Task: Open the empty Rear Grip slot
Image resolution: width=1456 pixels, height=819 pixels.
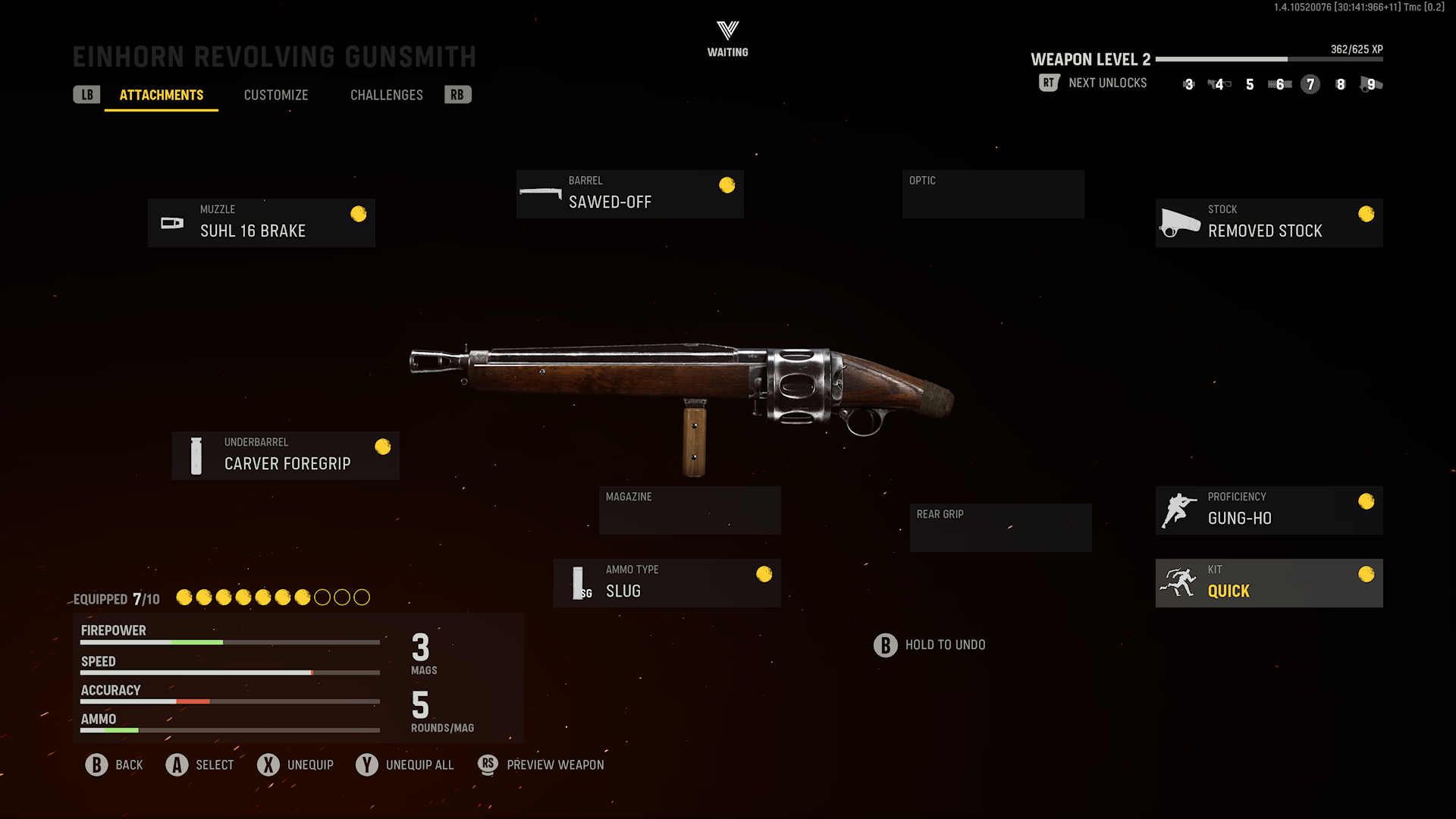Action: [1000, 528]
